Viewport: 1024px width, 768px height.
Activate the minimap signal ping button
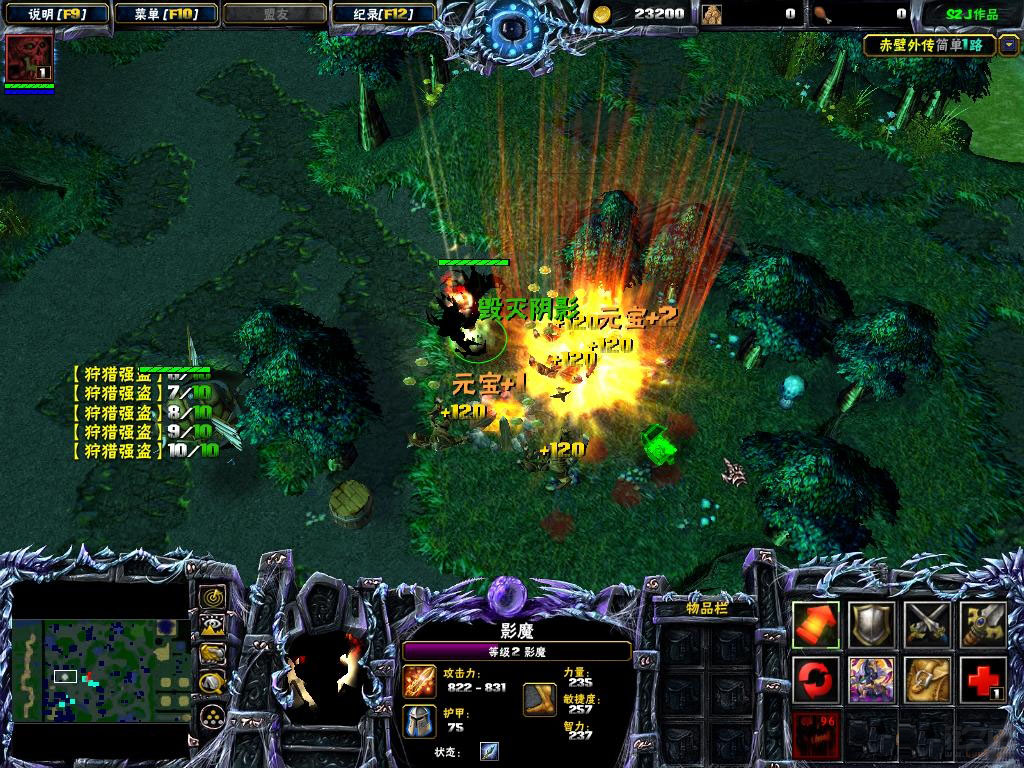click(x=212, y=597)
